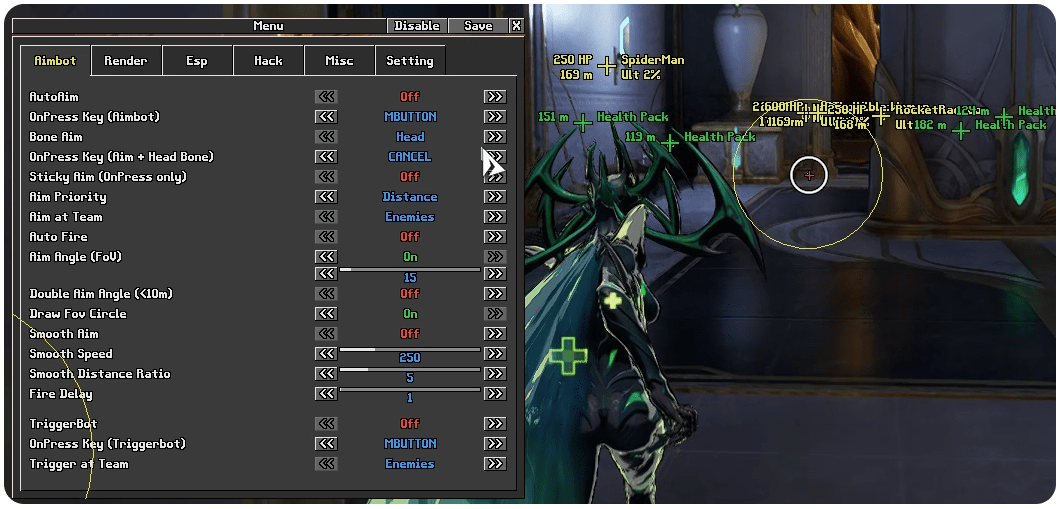Advance Aim Priority with its right arrow
The width and height of the screenshot is (1061, 509).
click(494, 197)
